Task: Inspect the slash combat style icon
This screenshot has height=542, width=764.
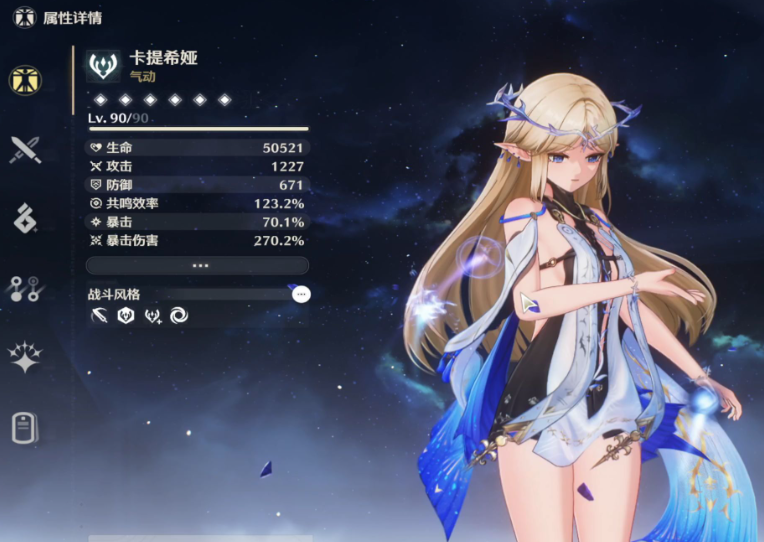Action: click(99, 316)
